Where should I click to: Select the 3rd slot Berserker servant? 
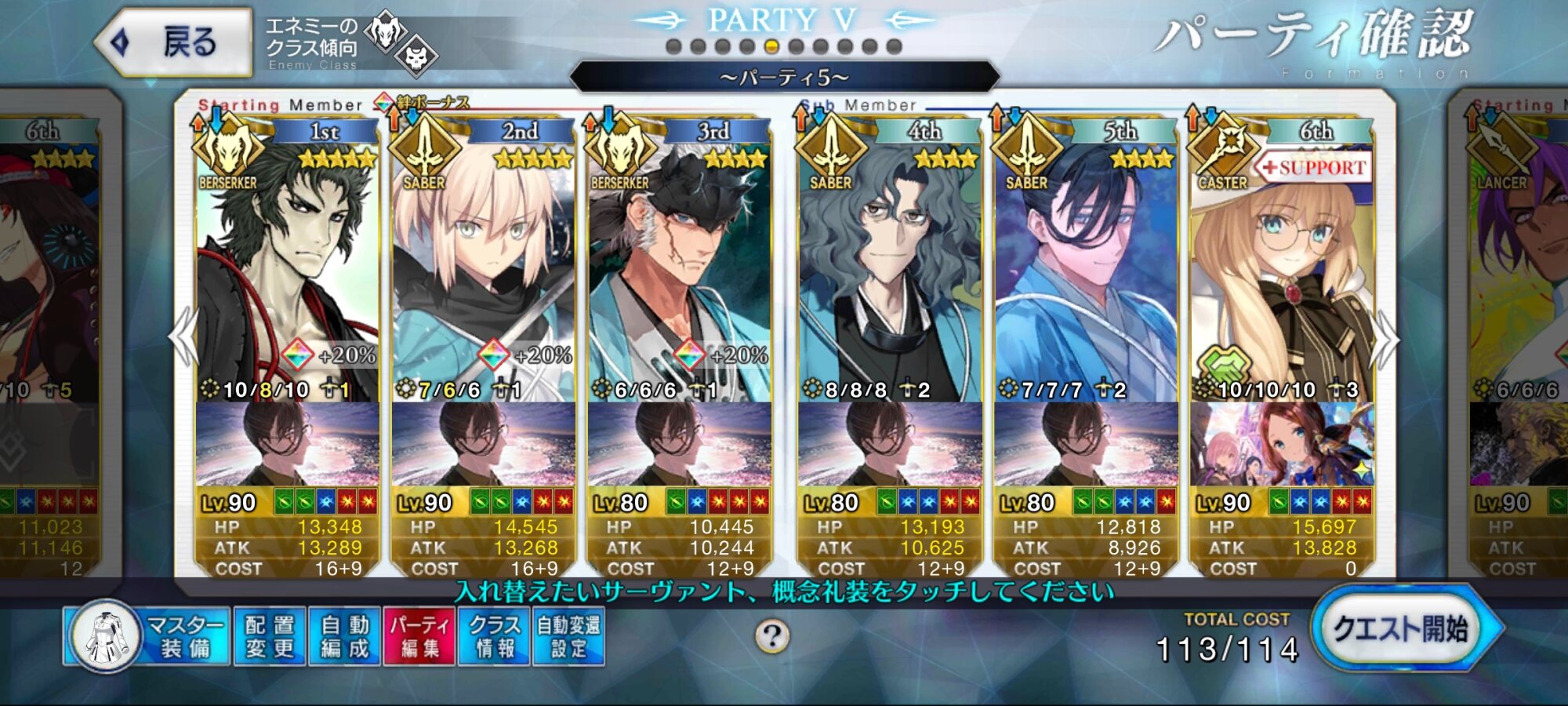click(x=679, y=267)
